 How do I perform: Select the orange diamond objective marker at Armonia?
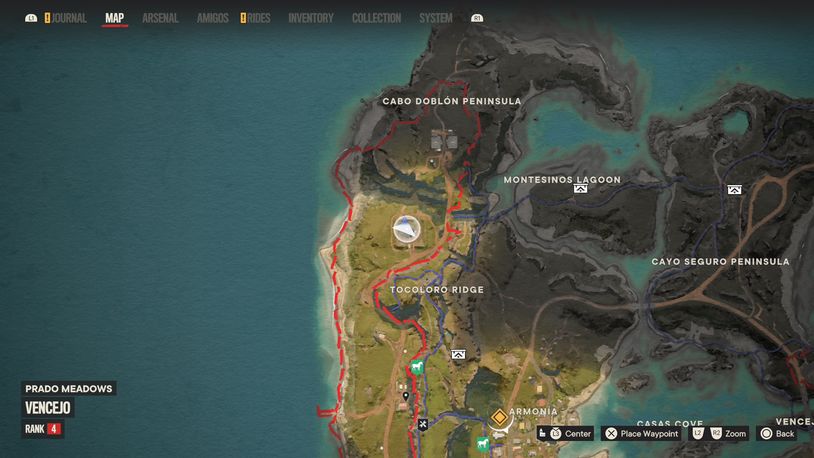point(498,416)
